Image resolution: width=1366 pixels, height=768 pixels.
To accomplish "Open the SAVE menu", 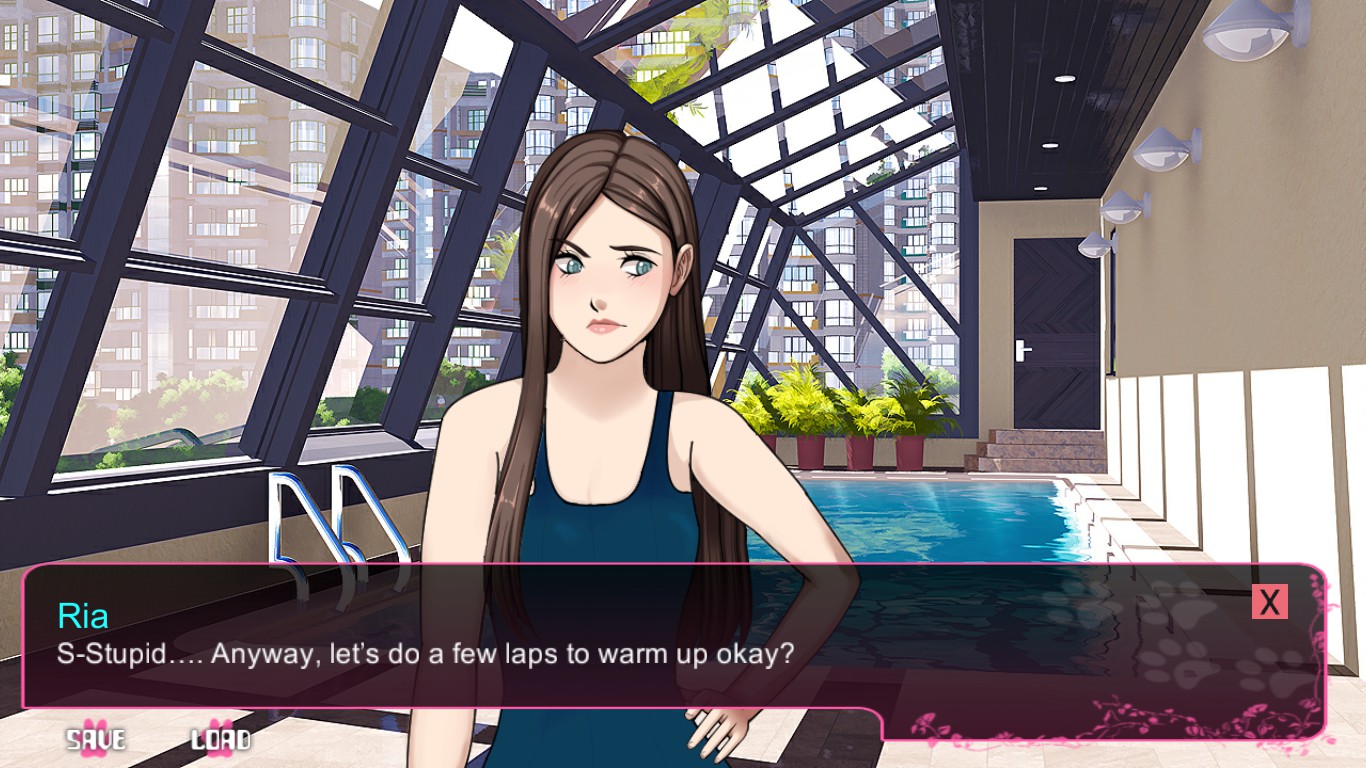I will (95, 740).
